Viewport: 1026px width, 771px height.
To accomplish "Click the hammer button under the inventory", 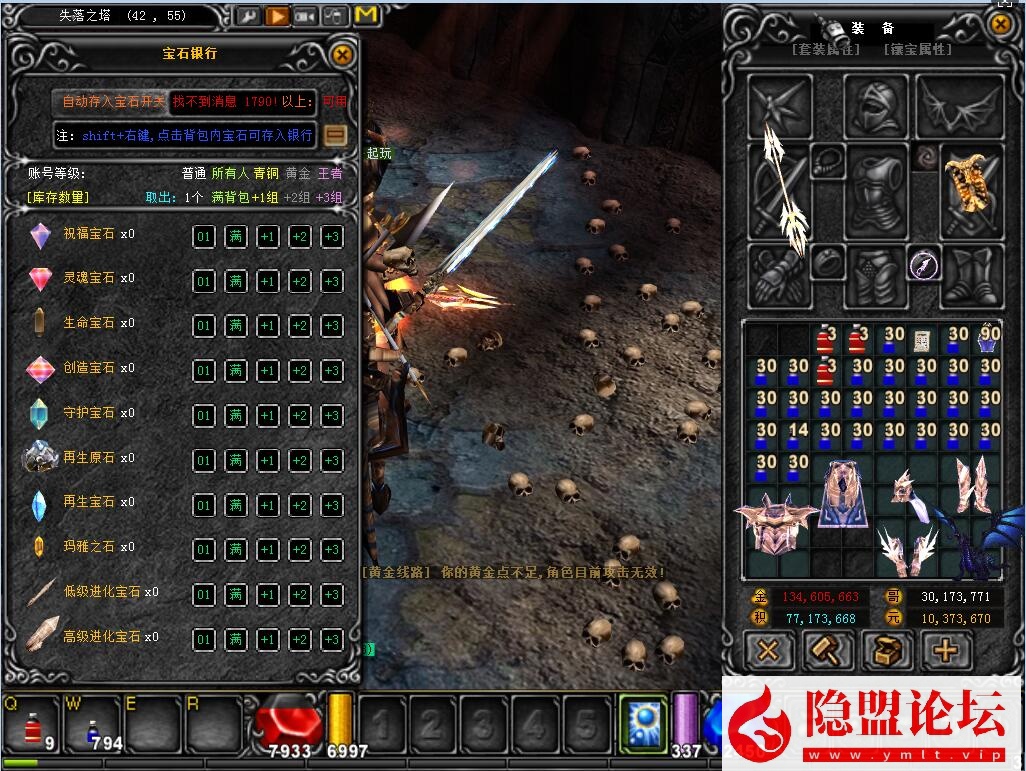I will (828, 651).
